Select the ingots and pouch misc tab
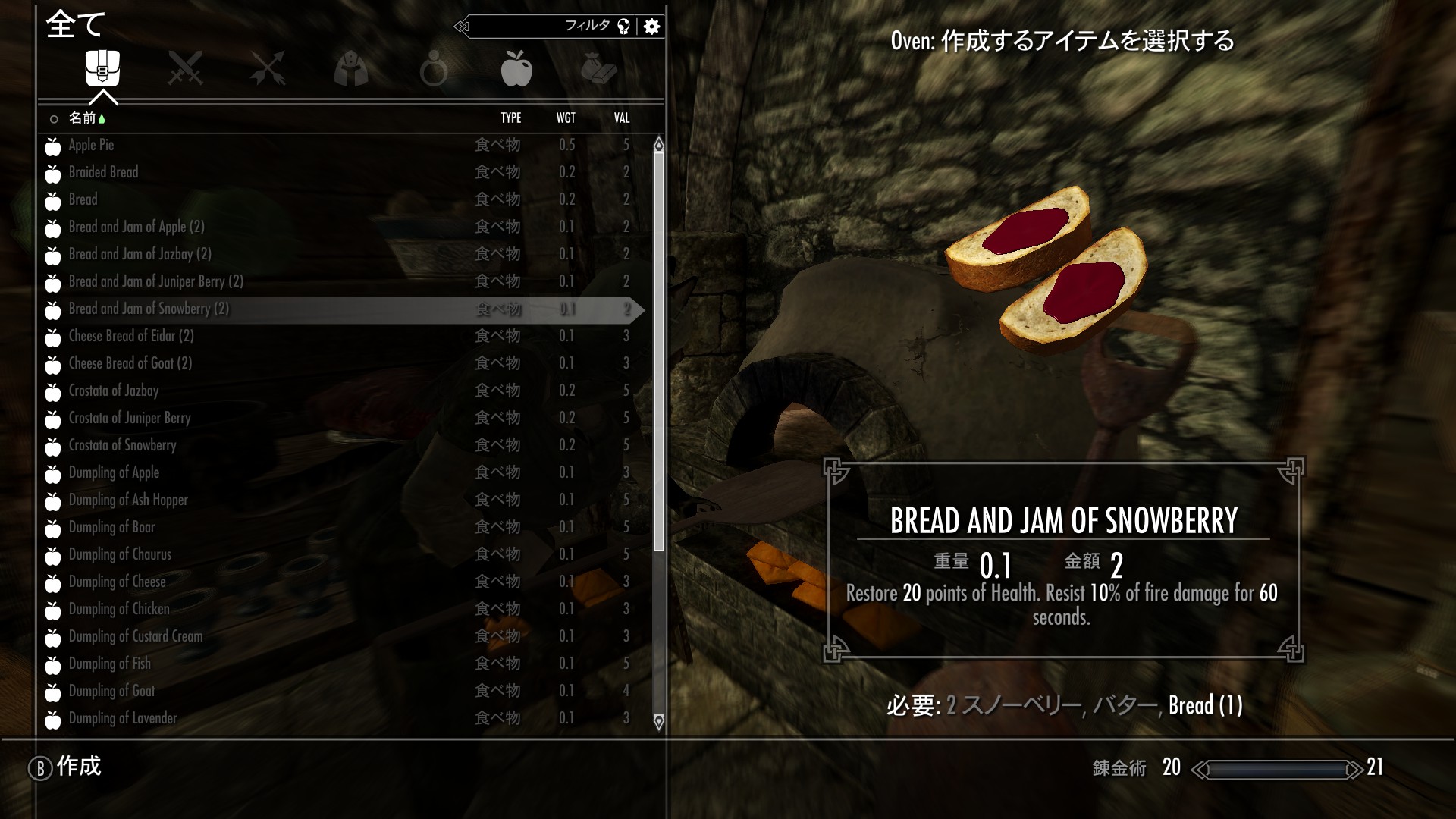The image size is (1456, 819). [x=599, y=68]
